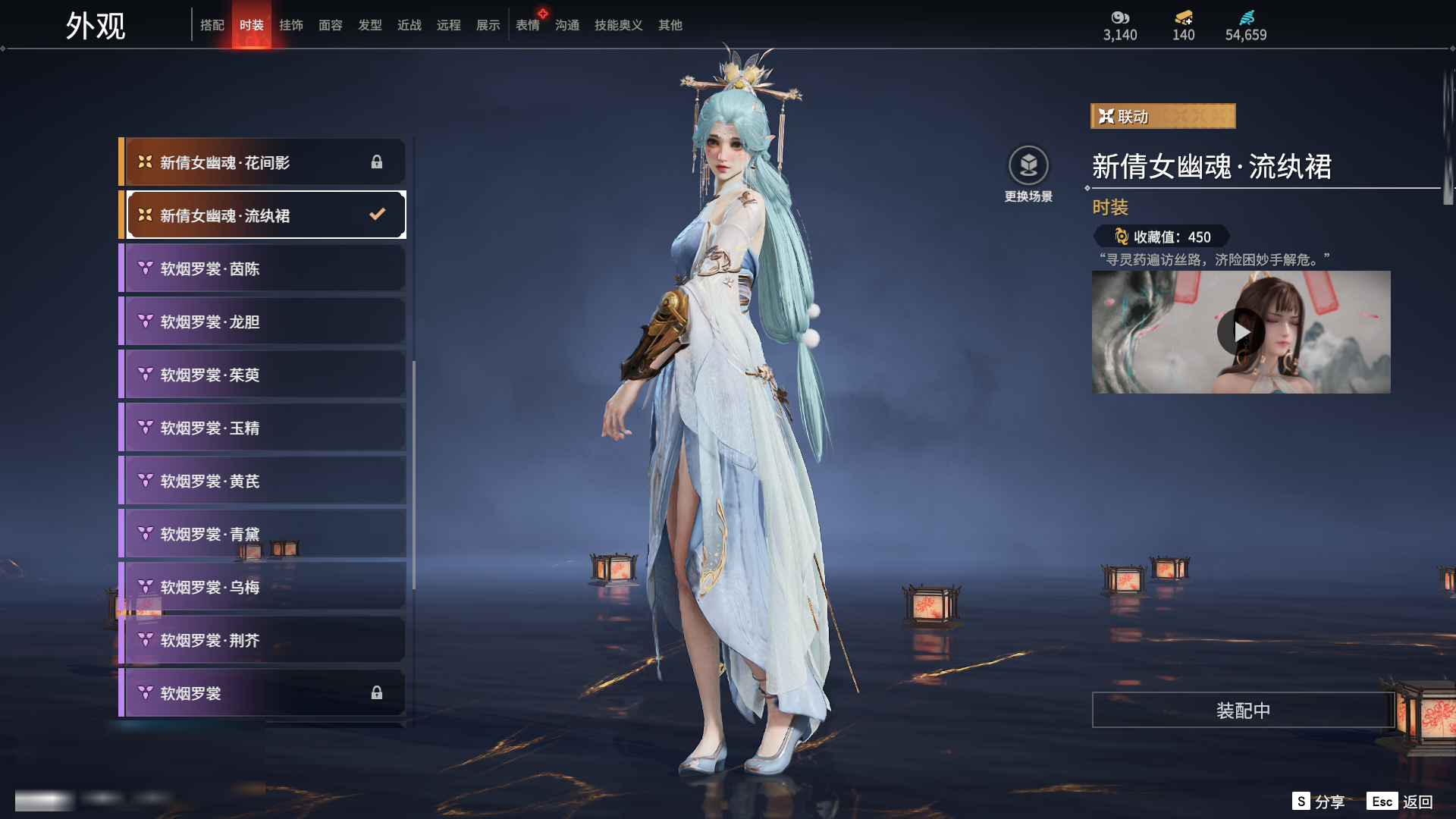This screenshot has height=819, width=1456.
Task: Switch to the 表情 tab
Action: coord(528,25)
